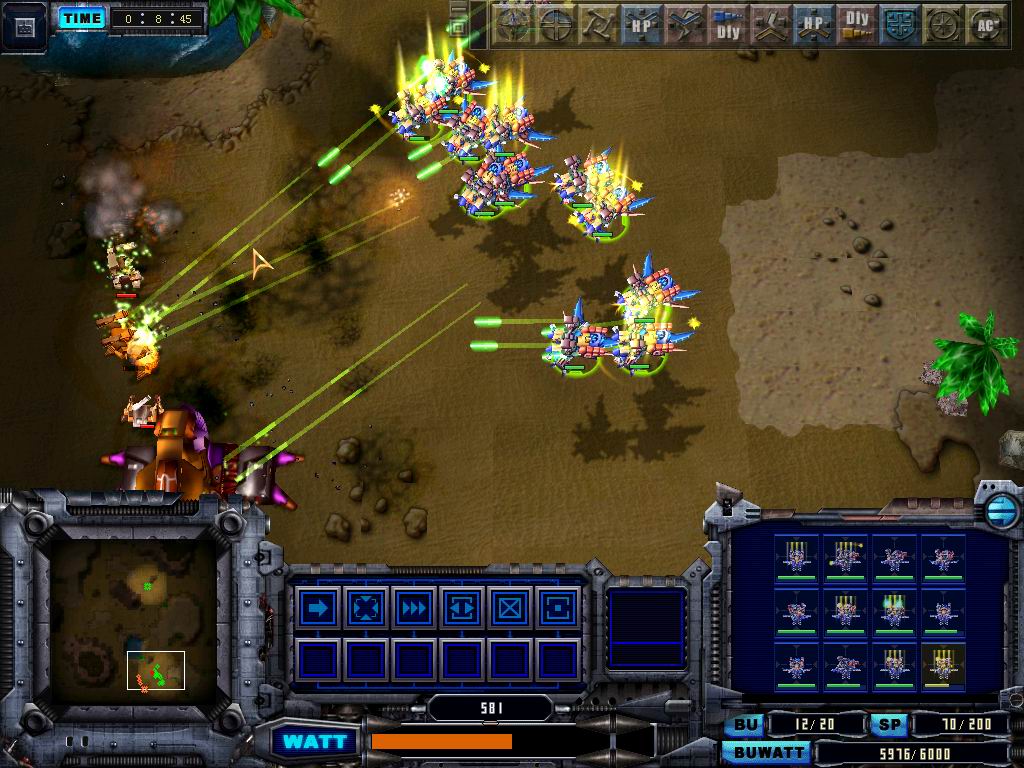Click the triple-arrow command button

pyautogui.click(x=413, y=608)
